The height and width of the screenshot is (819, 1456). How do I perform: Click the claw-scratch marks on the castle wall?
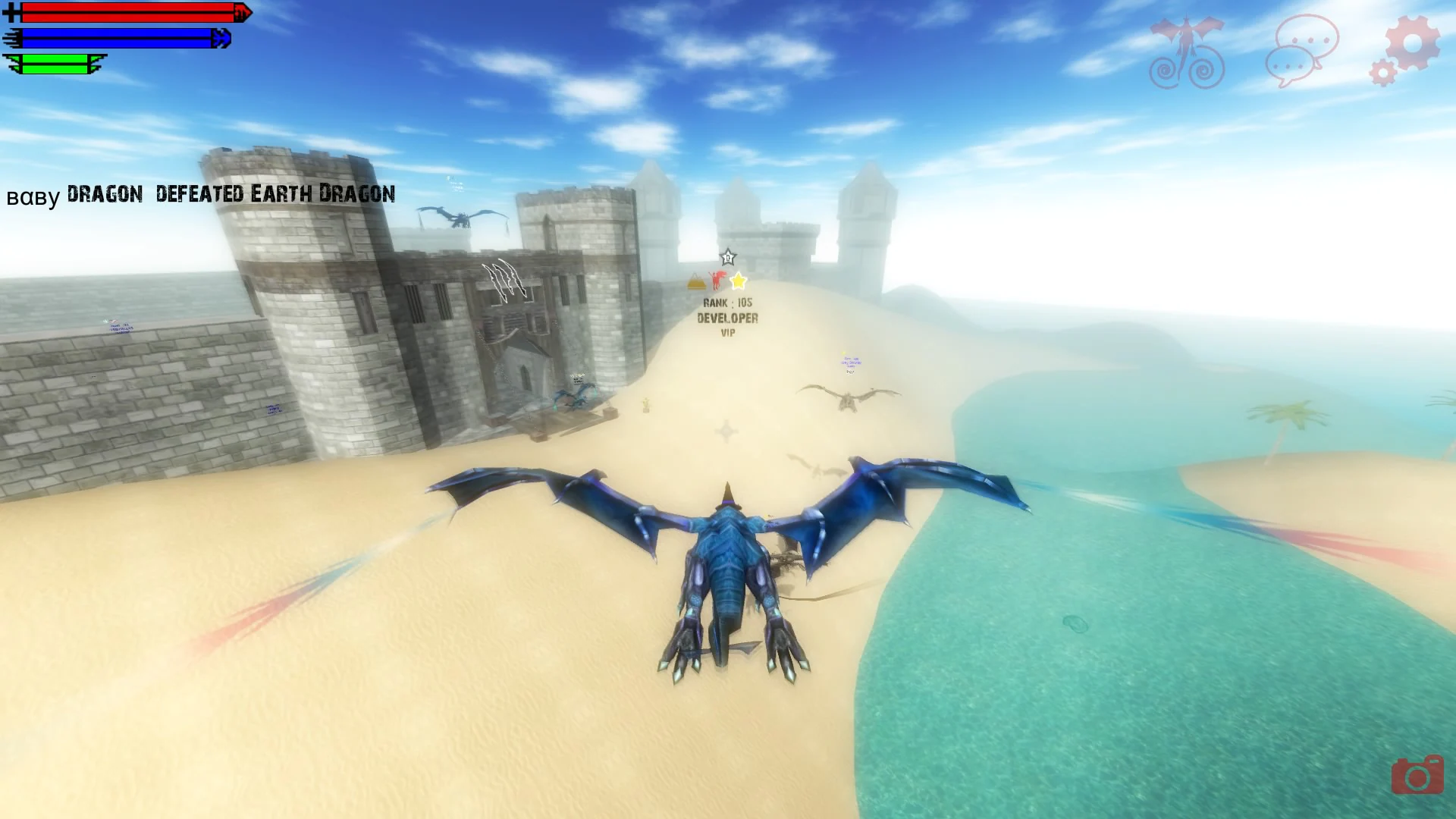[x=507, y=279]
